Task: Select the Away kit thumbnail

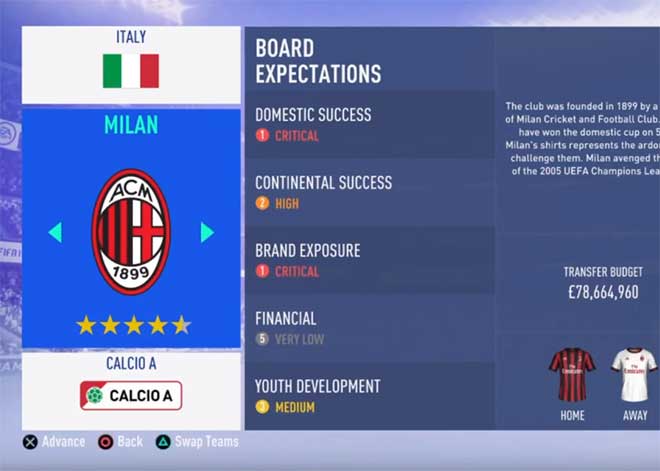Action: [634, 376]
